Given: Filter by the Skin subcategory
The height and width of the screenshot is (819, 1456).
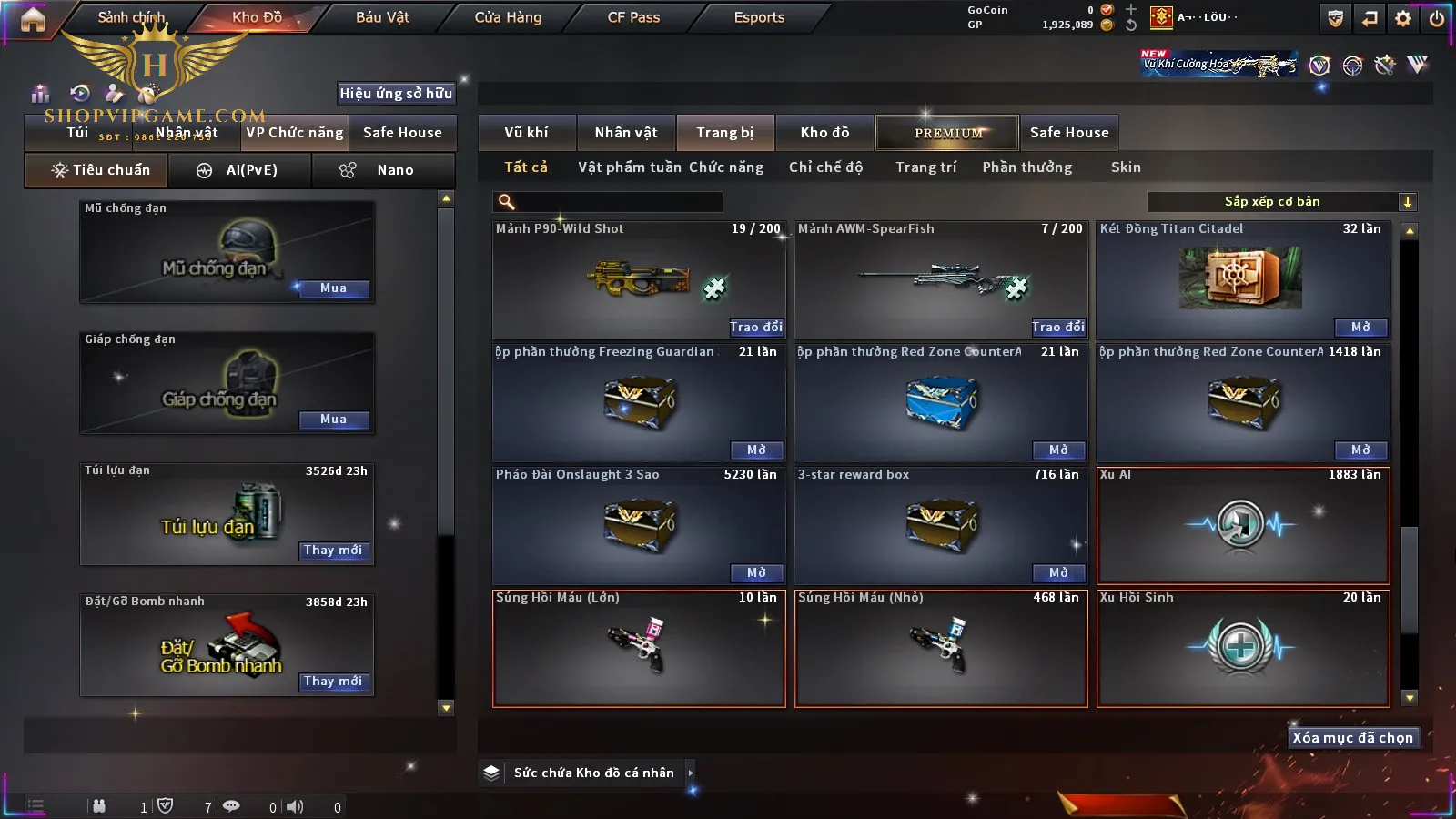Looking at the screenshot, I should click(x=1126, y=167).
